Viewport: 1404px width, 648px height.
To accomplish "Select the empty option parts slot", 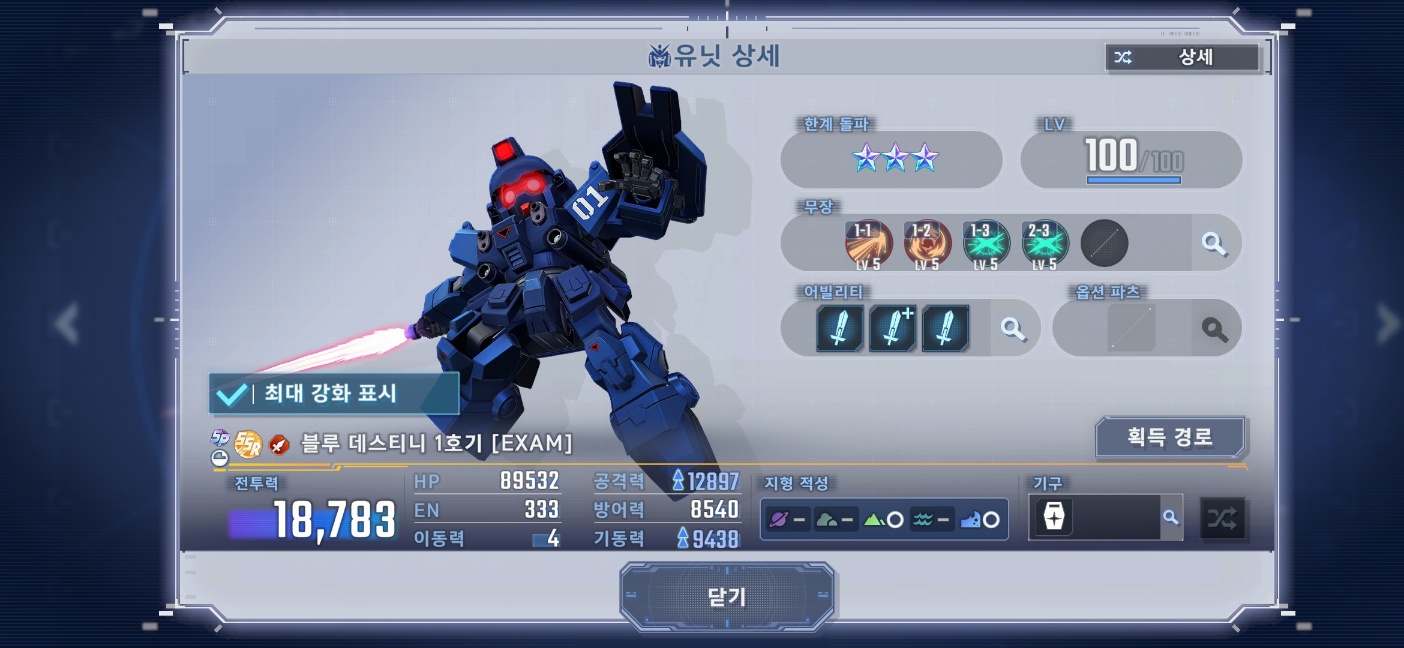I will coord(1131,328).
